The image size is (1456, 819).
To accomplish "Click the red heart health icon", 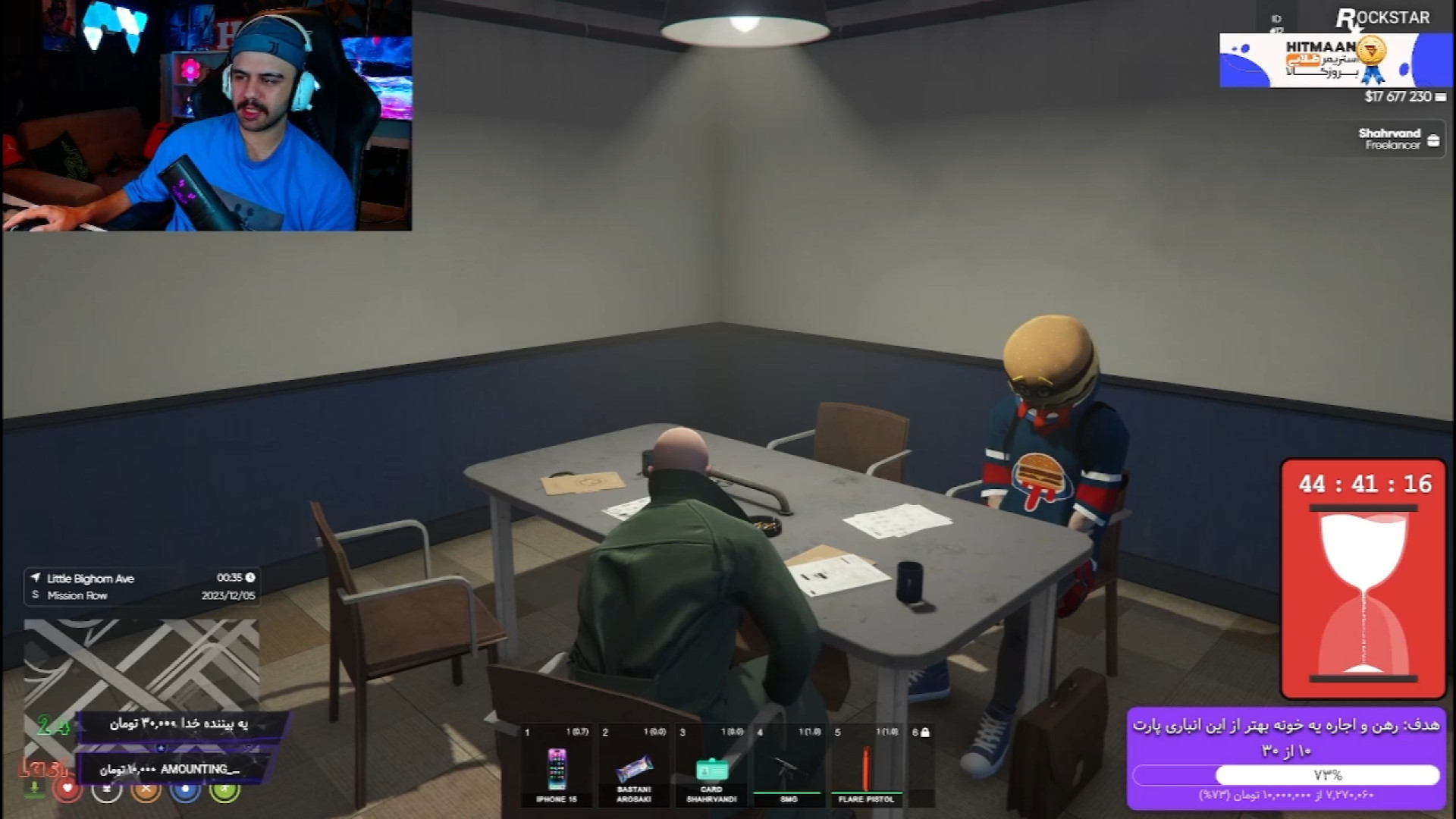I will (x=67, y=789).
